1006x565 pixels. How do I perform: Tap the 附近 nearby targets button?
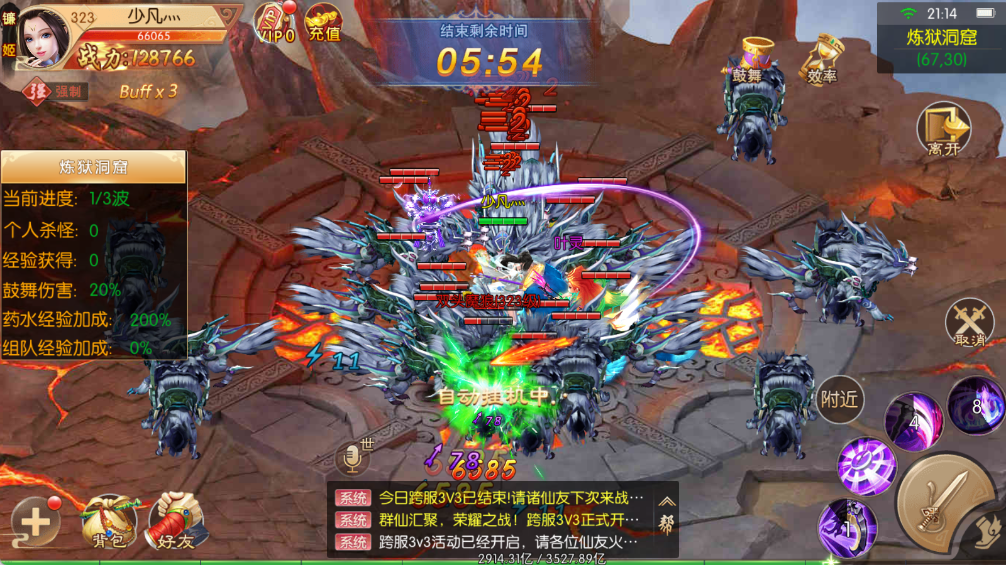pyautogui.click(x=838, y=399)
